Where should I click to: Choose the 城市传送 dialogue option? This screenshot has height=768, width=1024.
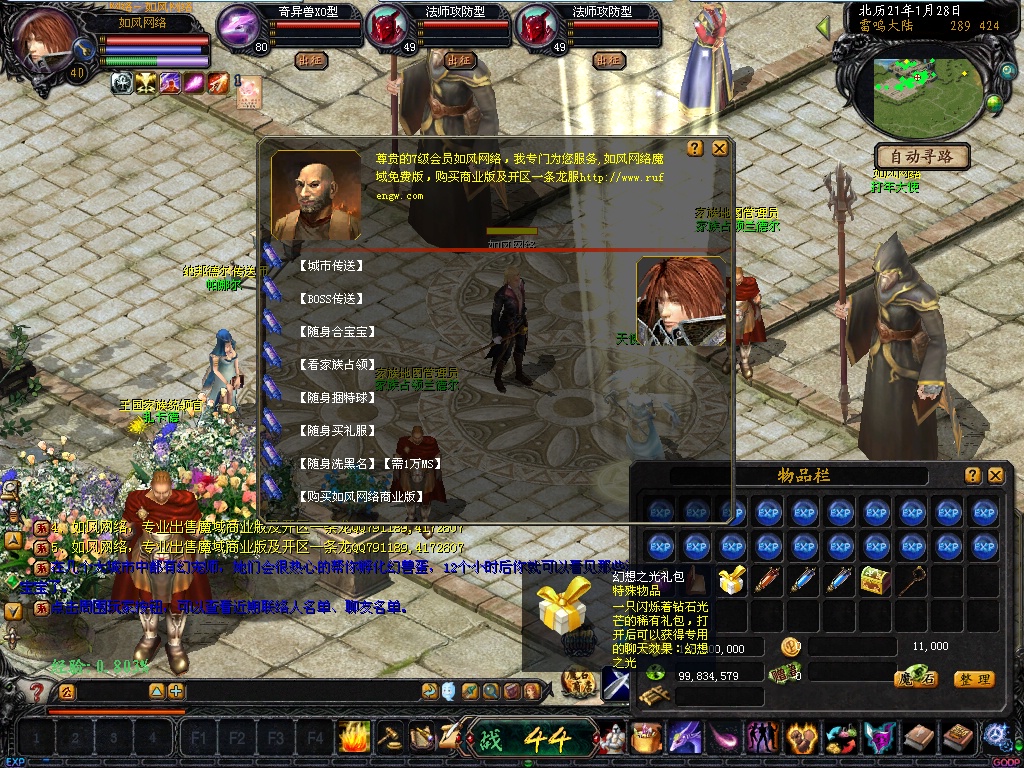click(331, 267)
